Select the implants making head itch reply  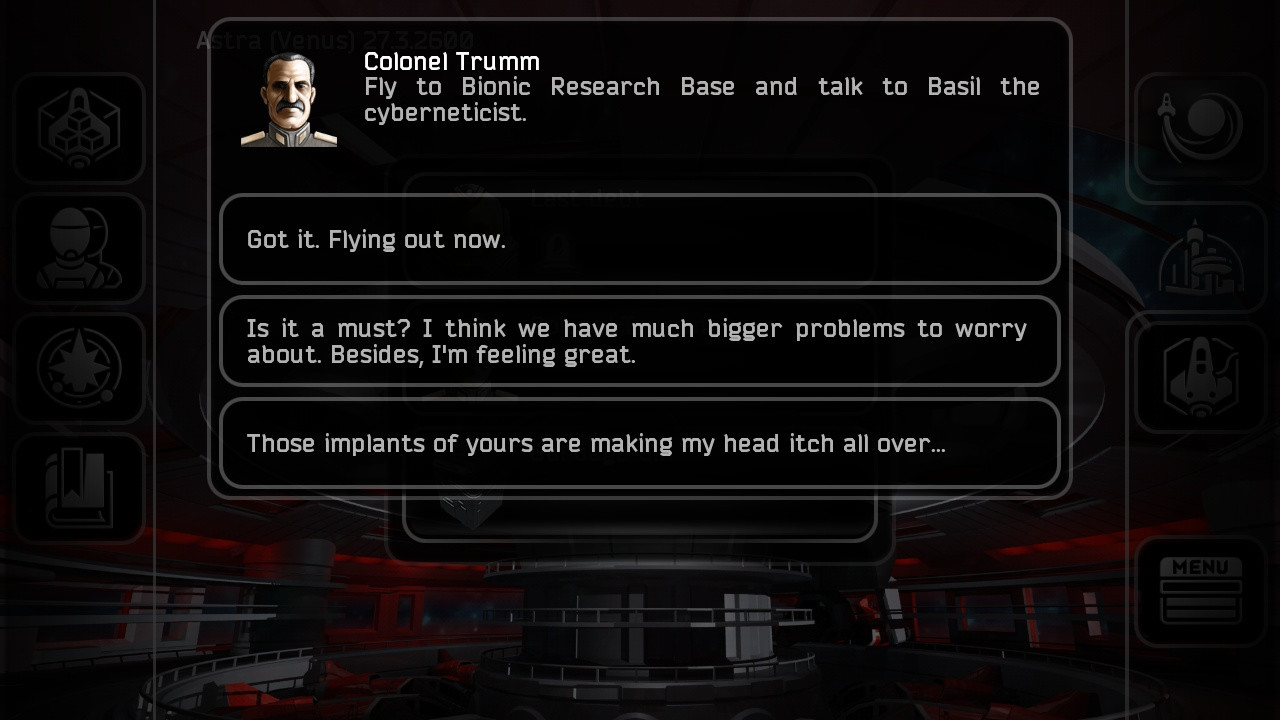(640, 443)
